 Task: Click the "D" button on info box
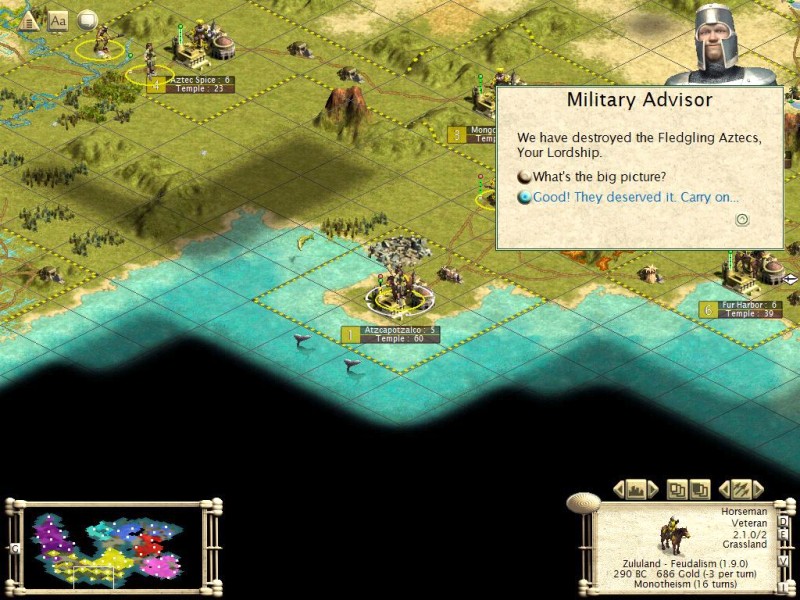pos(783,520)
